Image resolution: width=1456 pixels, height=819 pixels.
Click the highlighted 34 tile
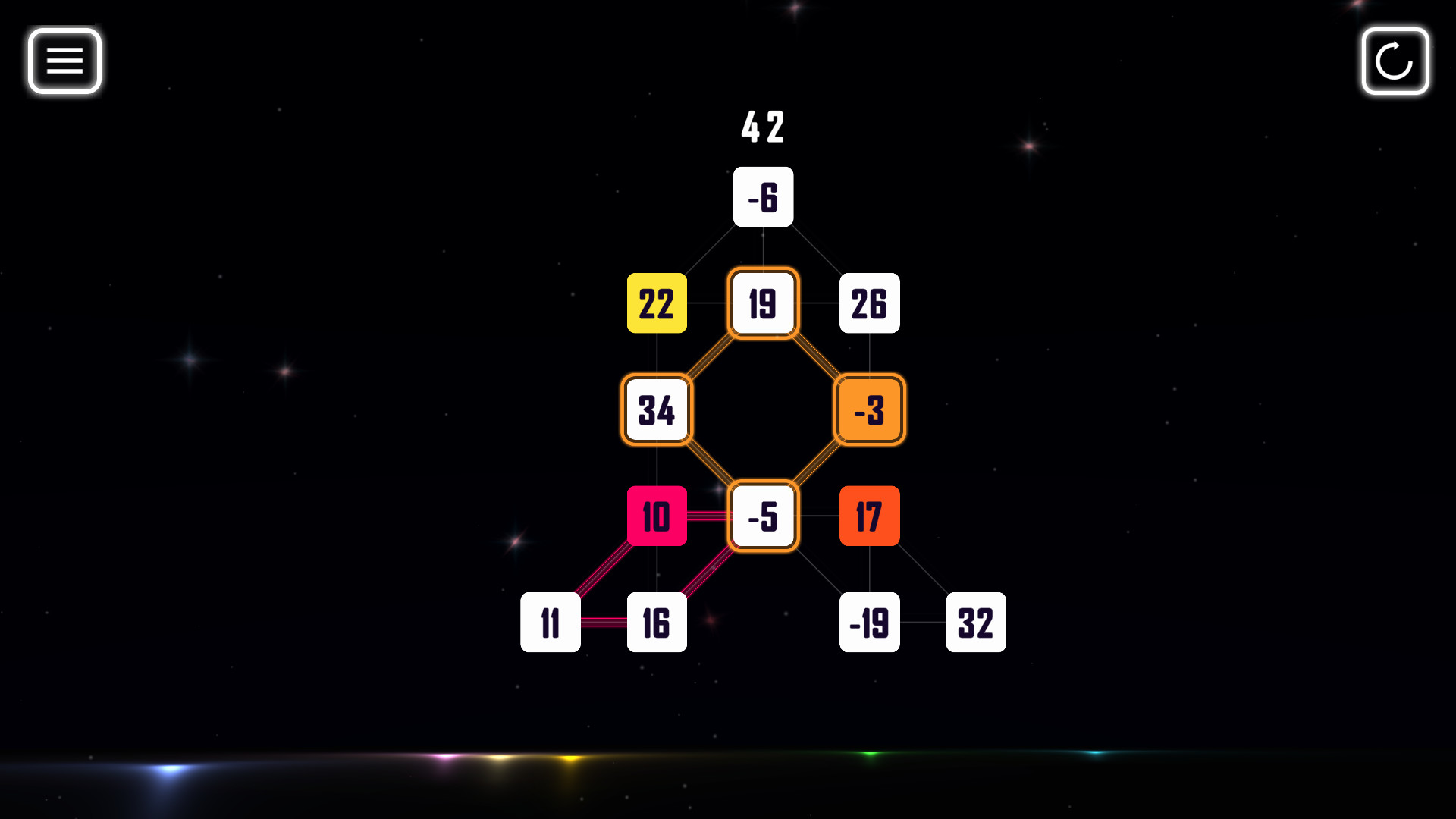pos(657,410)
